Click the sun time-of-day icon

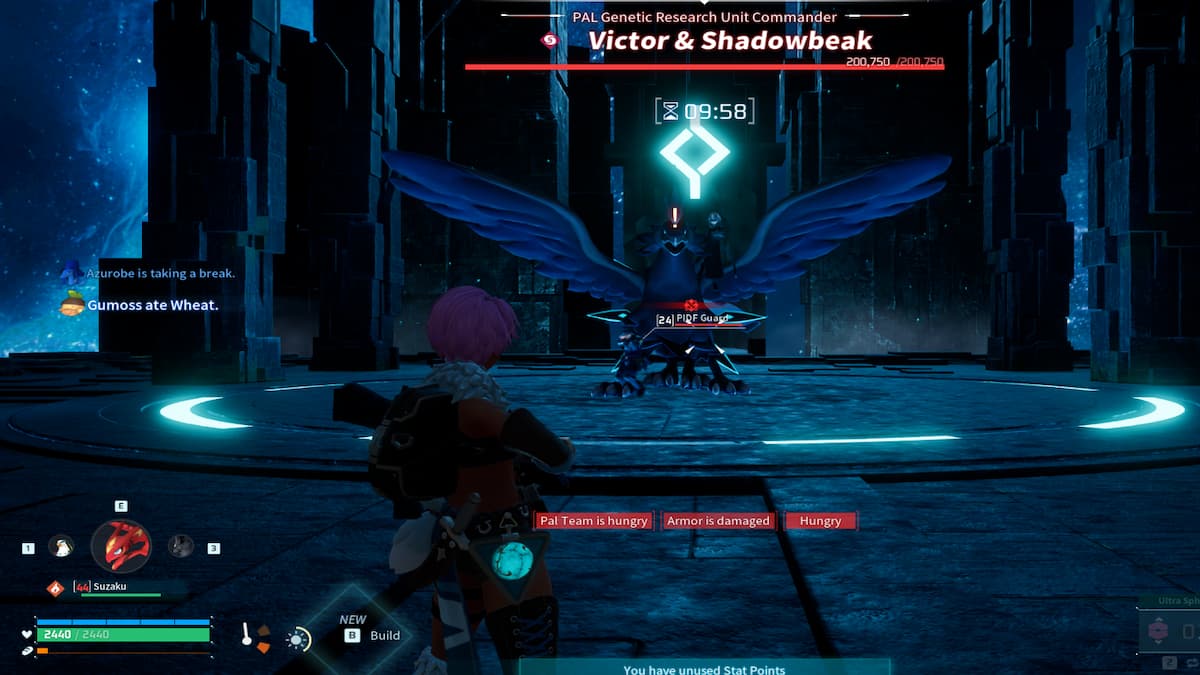tap(298, 639)
